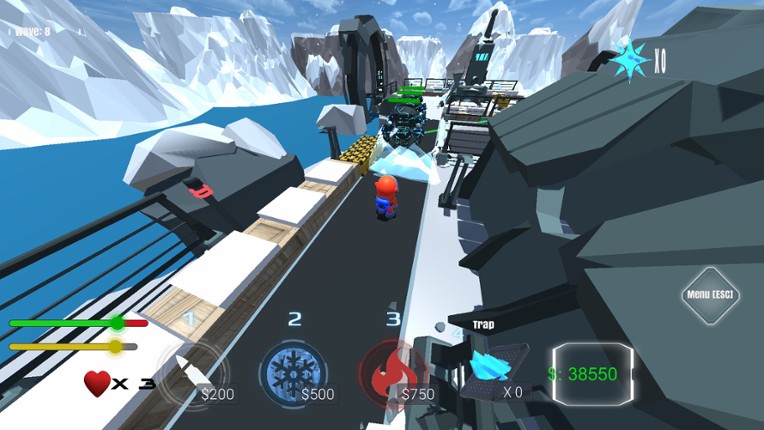Open the Menu (ESC) button
764x430 pixels.
coord(709,295)
